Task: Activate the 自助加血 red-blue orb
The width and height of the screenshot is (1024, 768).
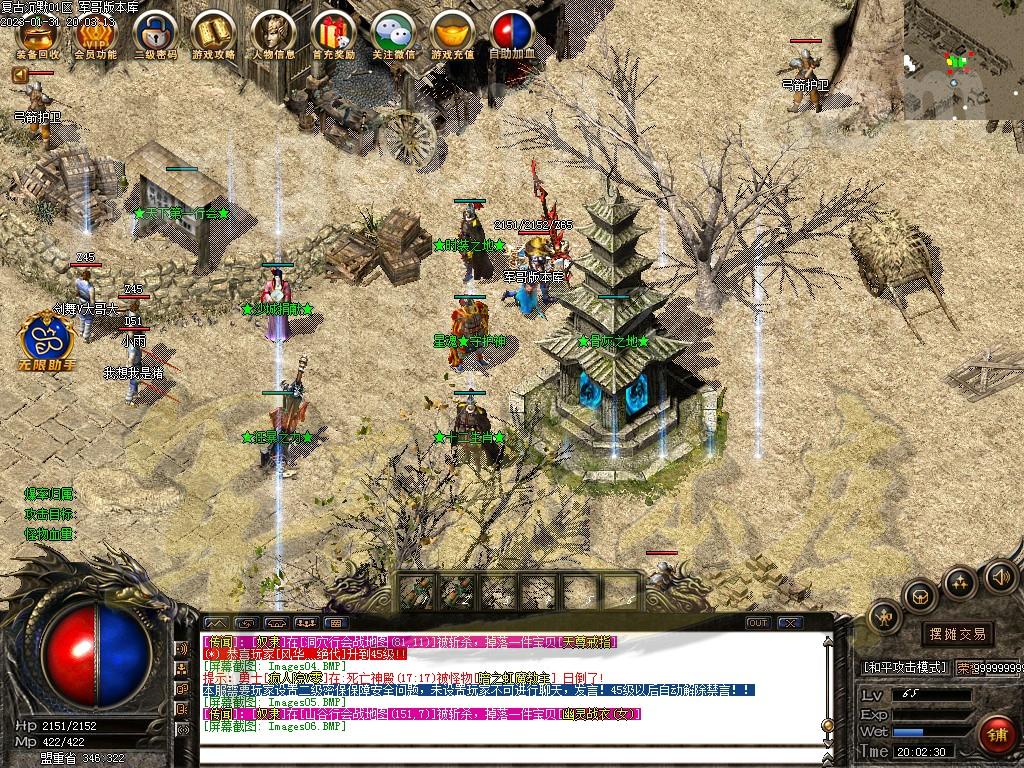Action: point(512,33)
